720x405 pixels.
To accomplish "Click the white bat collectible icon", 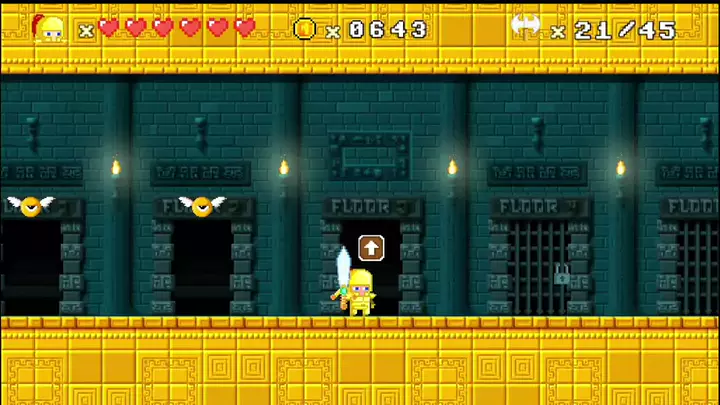I will pos(527,27).
